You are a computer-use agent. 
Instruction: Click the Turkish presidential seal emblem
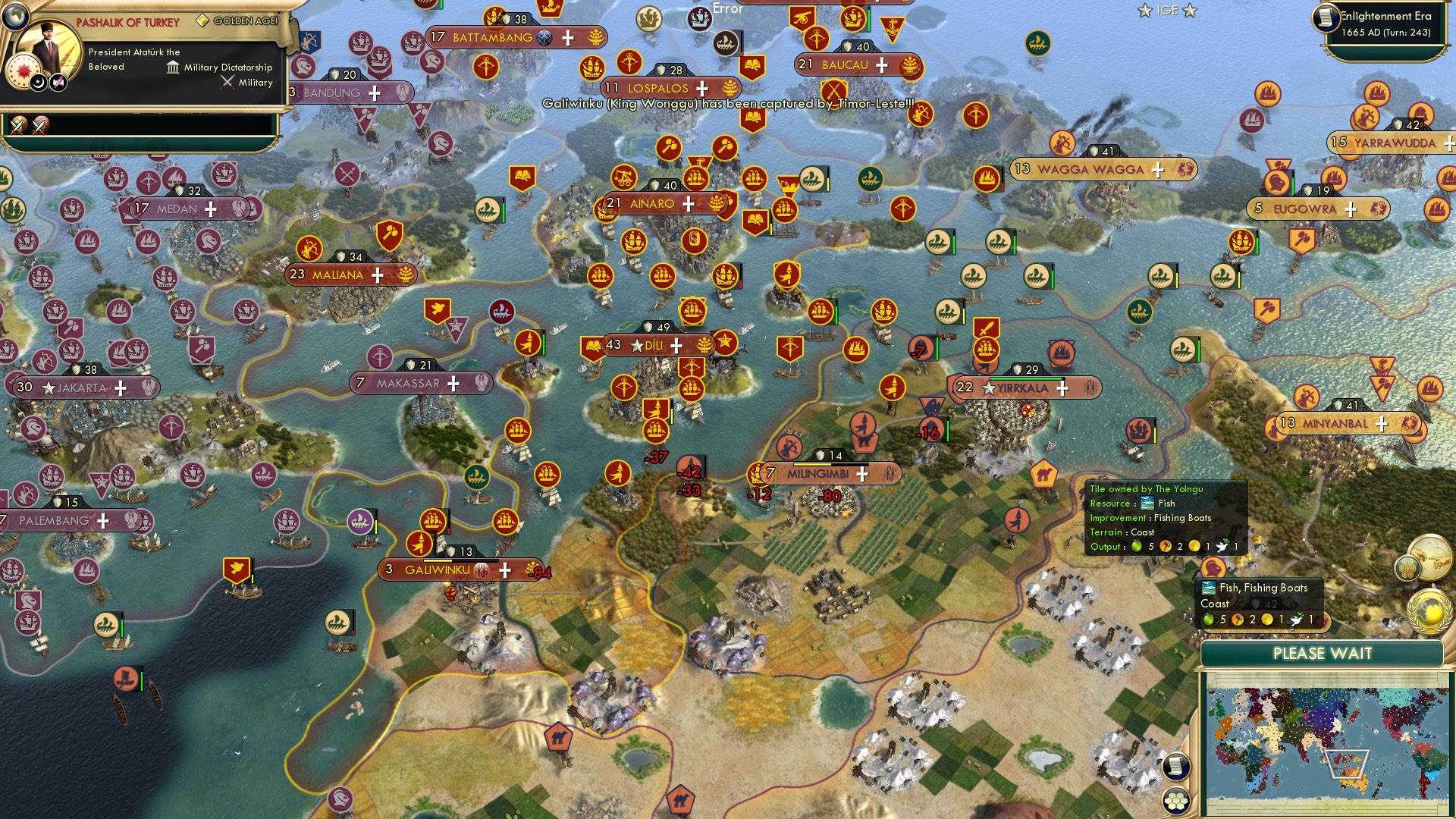[23, 70]
